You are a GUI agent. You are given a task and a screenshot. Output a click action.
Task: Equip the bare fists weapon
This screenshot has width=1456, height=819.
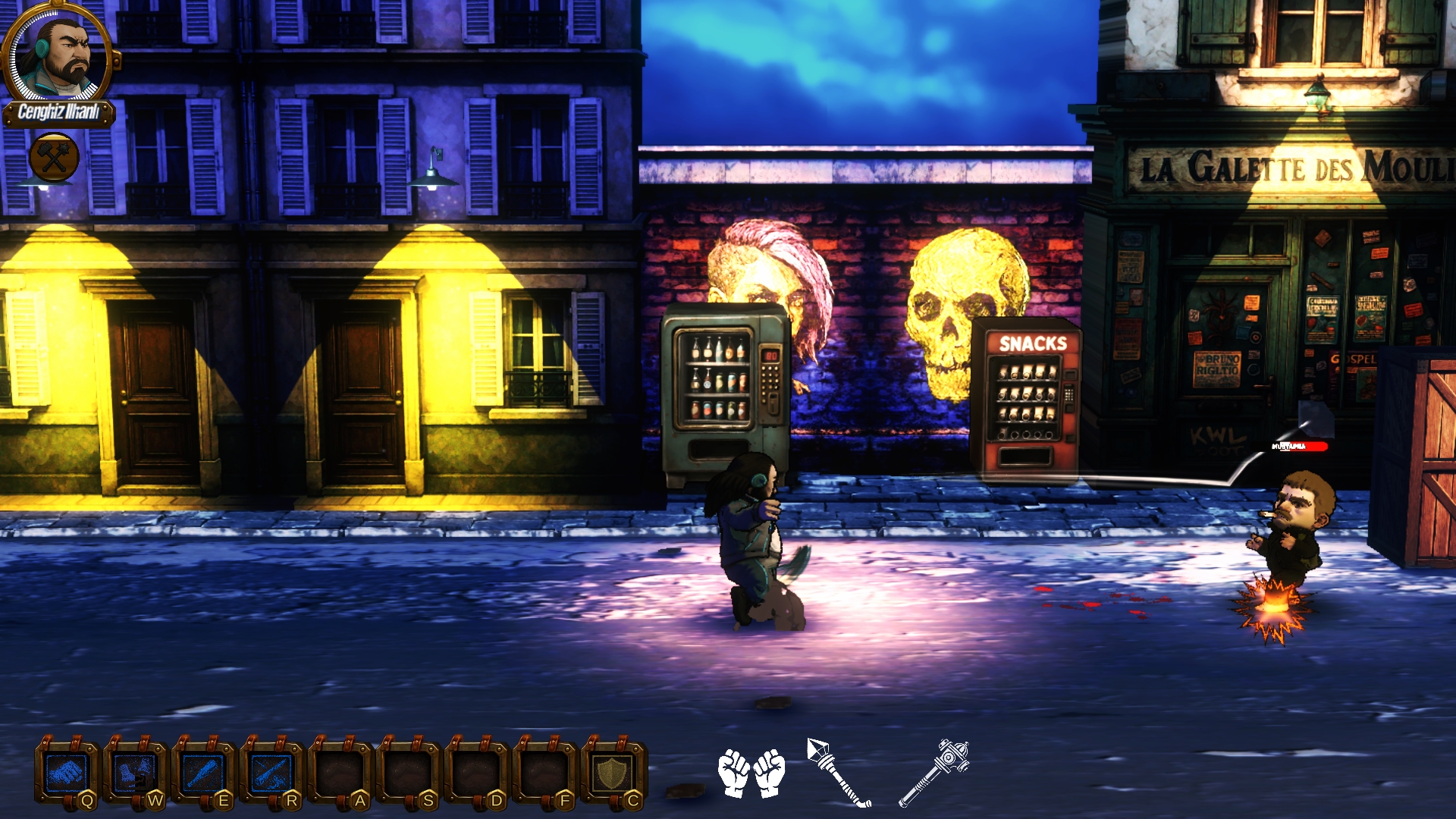[751, 773]
